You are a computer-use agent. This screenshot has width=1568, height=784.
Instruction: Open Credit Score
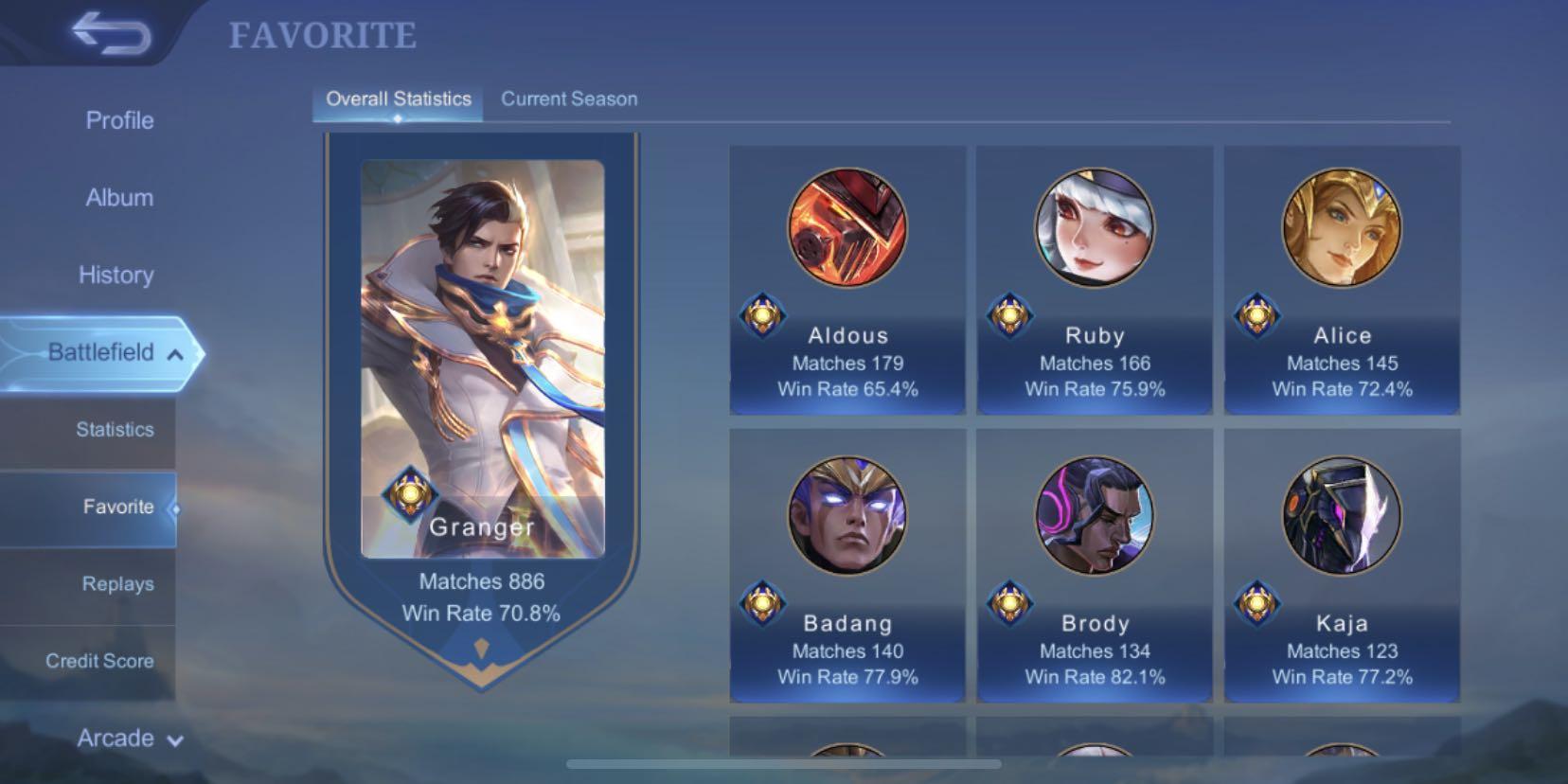click(x=99, y=661)
